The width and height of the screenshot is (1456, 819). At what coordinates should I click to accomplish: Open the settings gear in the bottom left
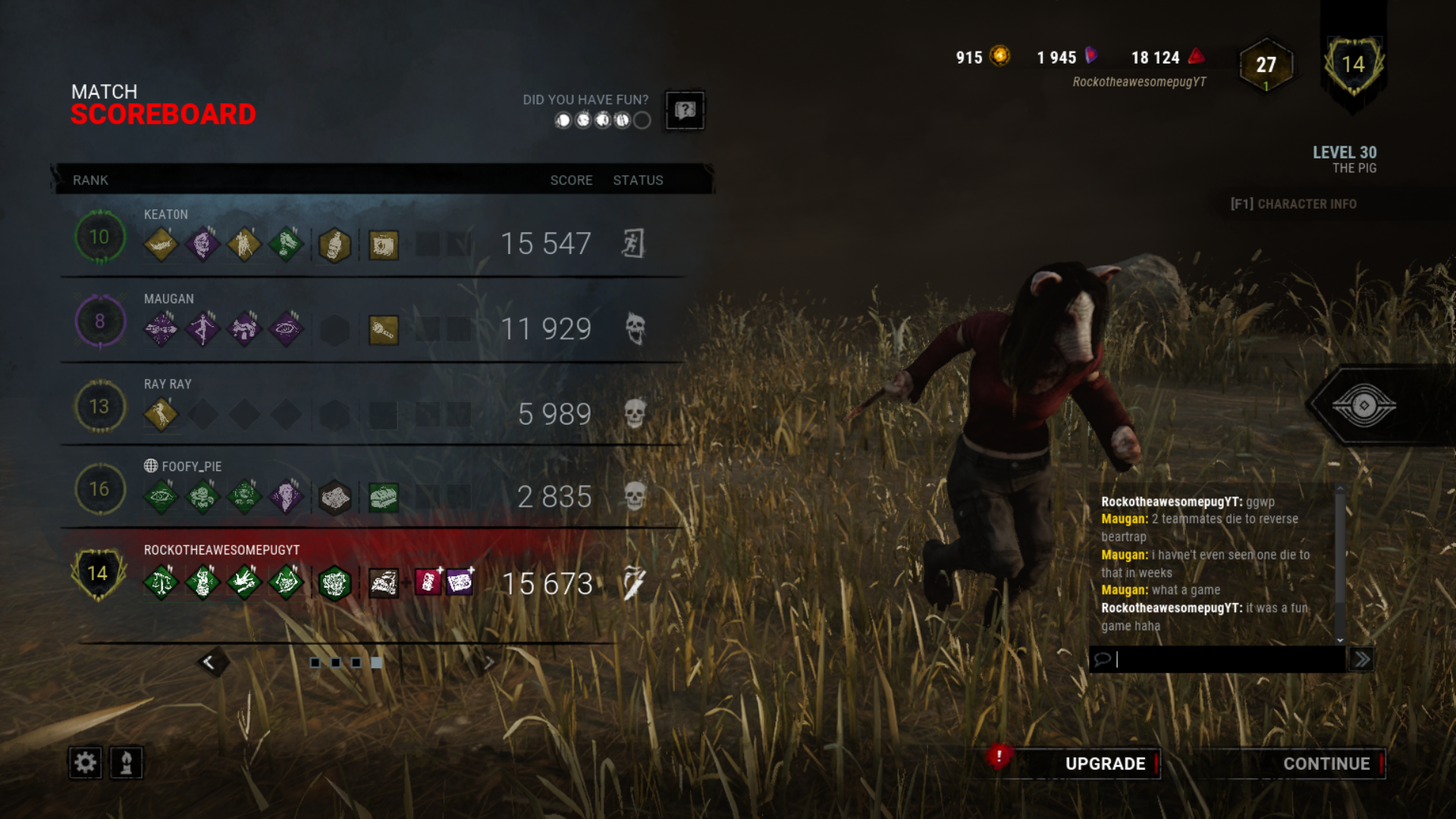86,763
